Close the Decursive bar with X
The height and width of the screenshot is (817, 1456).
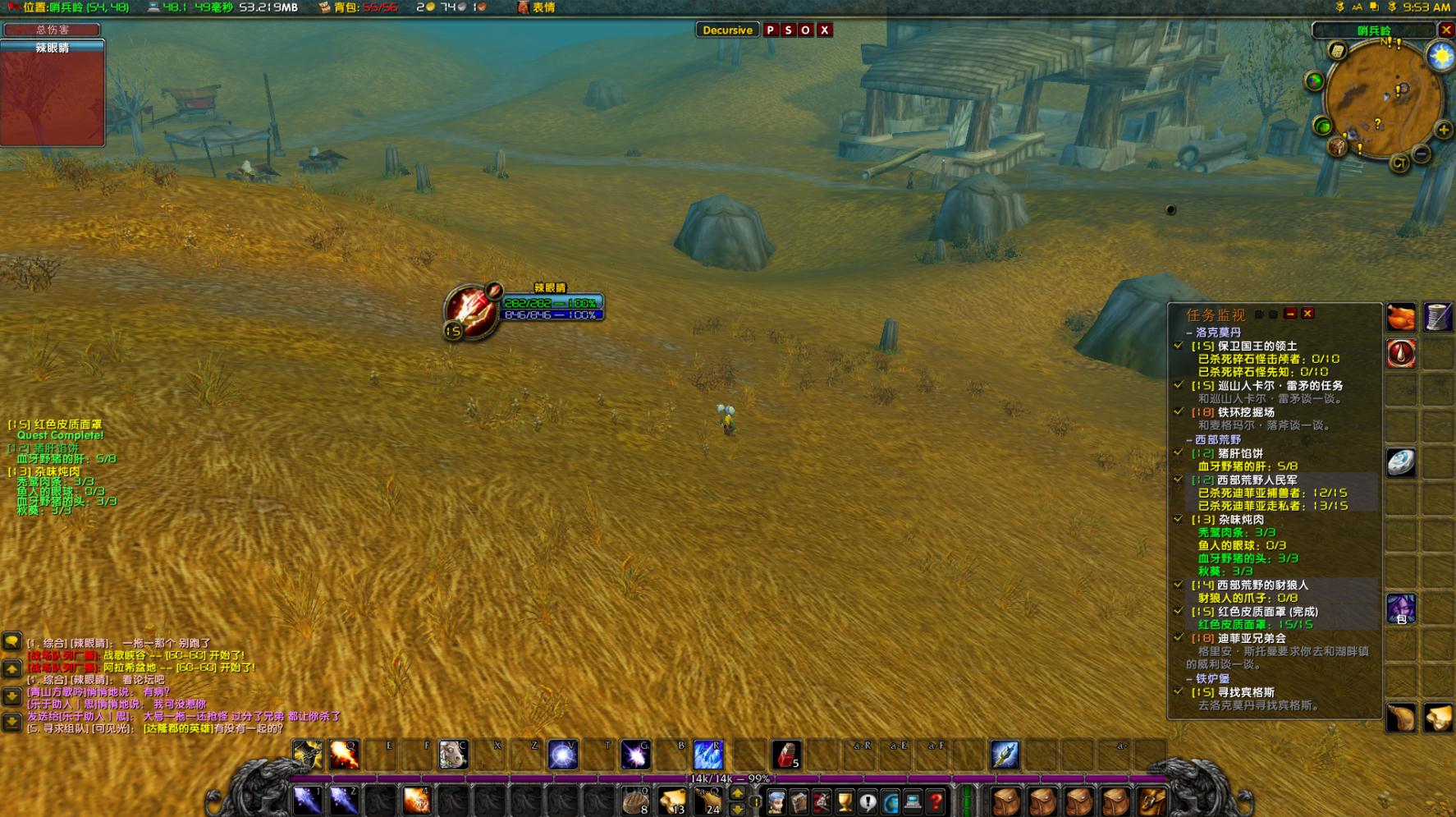click(825, 30)
